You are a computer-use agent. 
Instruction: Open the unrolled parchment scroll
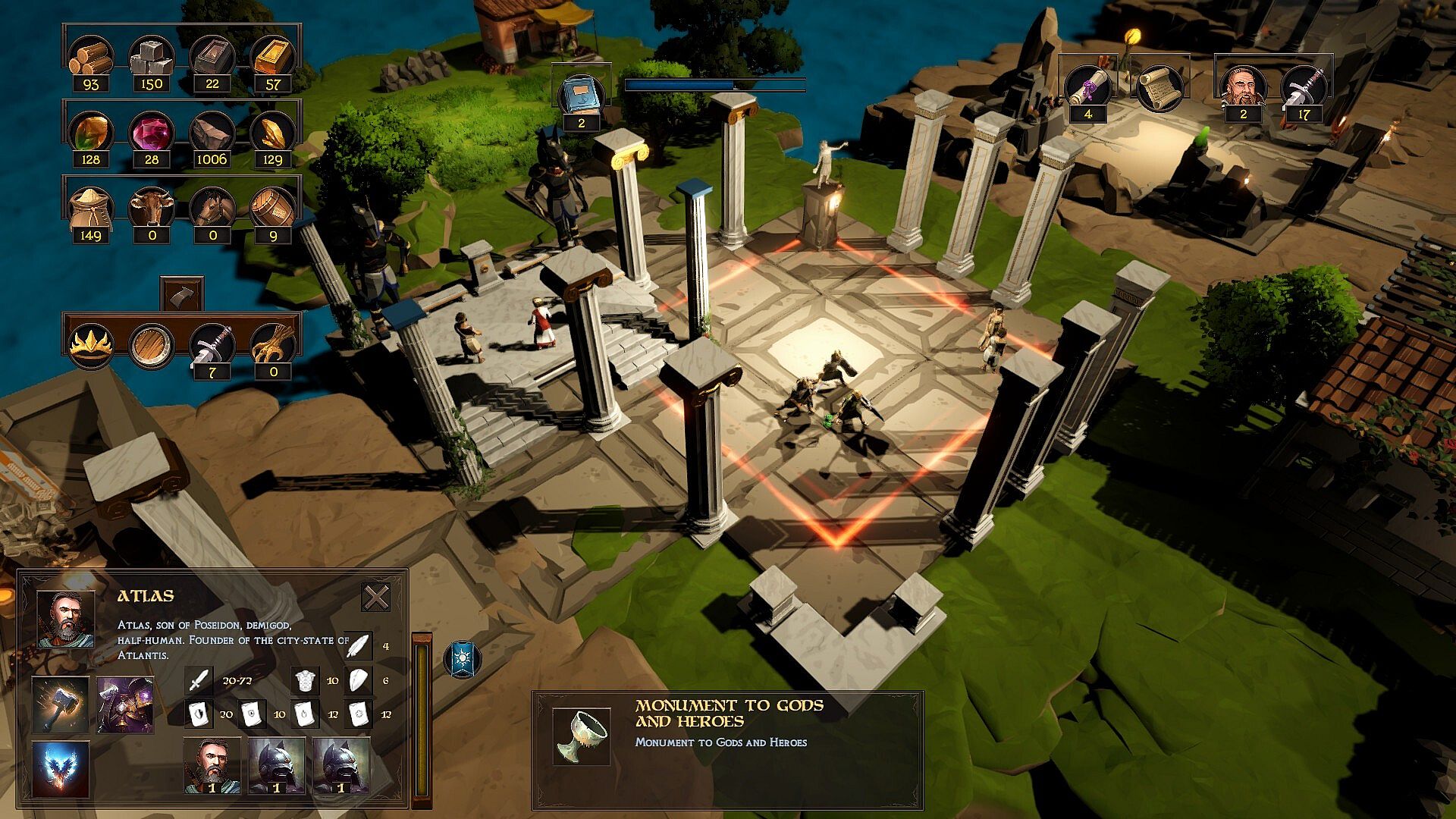1159,87
